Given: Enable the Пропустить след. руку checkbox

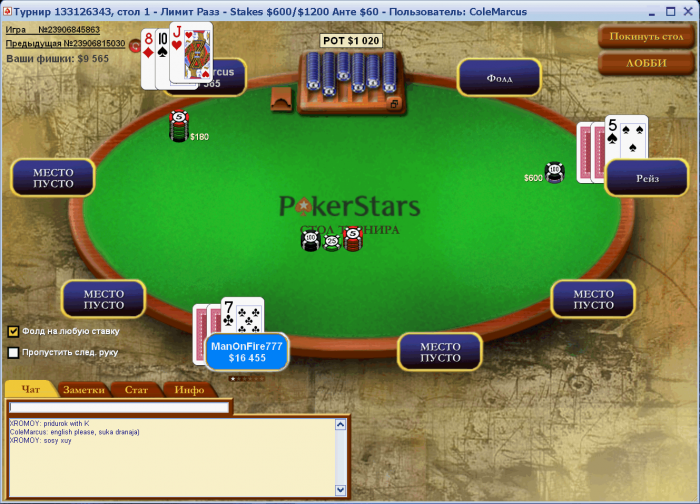Looking at the screenshot, I should (x=14, y=352).
